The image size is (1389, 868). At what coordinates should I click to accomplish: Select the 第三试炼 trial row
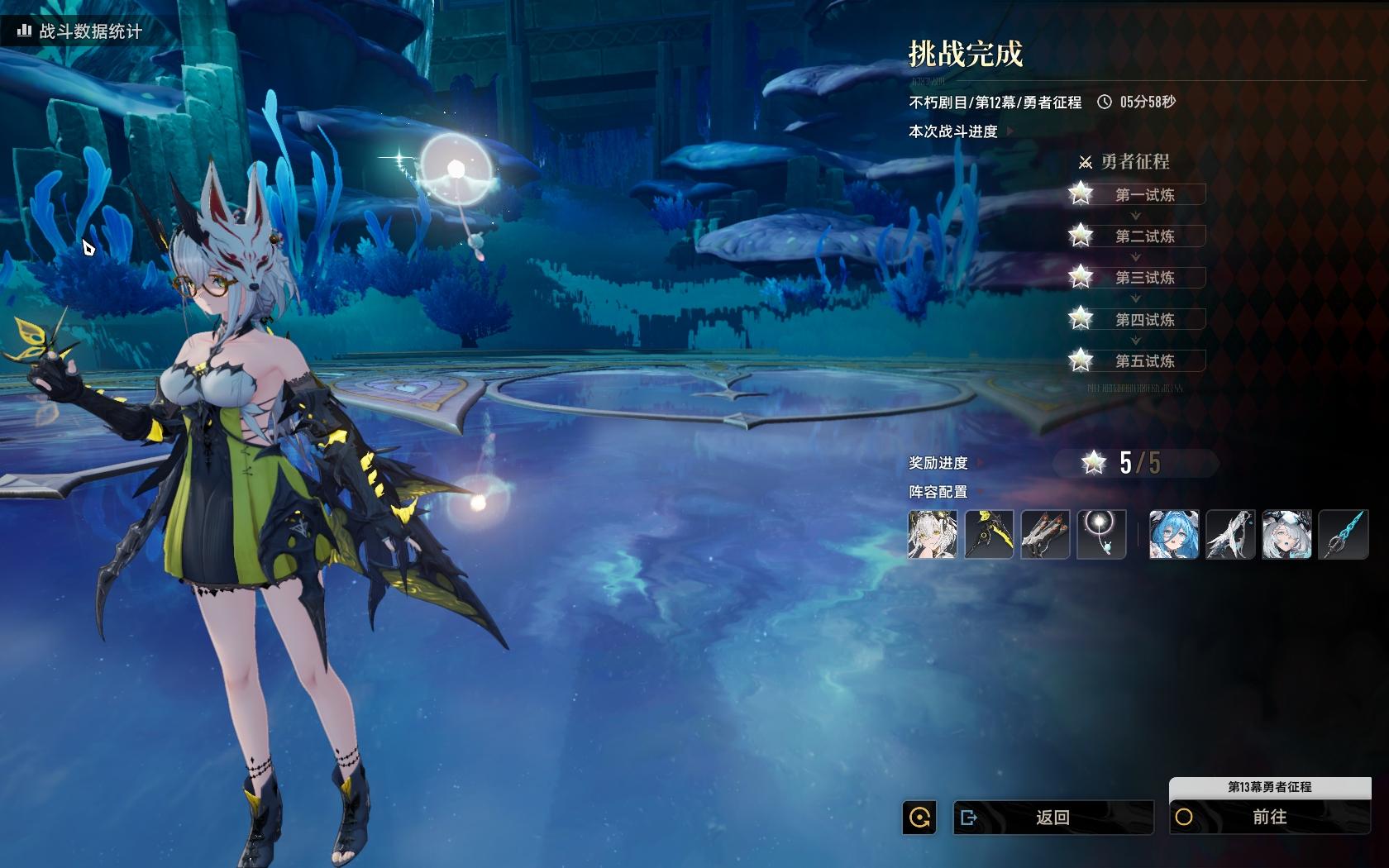tap(1144, 278)
